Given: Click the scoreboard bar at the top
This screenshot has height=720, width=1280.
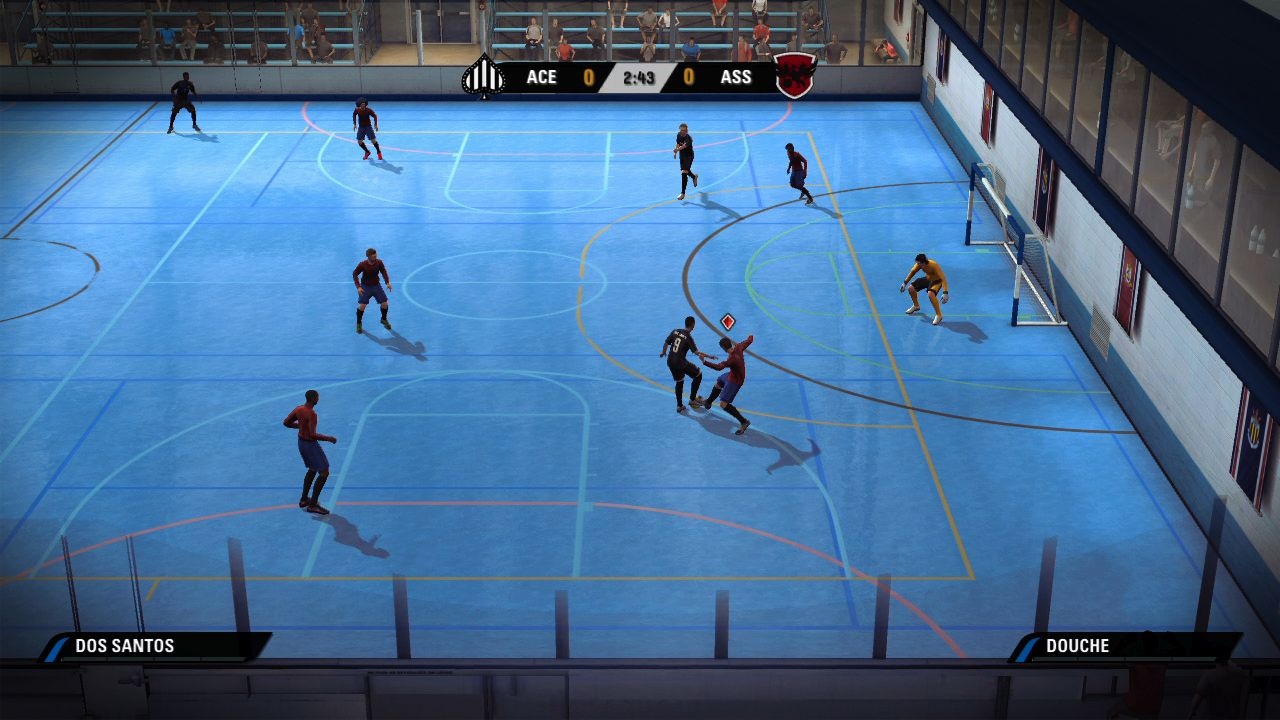Looking at the screenshot, I should coord(640,77).
